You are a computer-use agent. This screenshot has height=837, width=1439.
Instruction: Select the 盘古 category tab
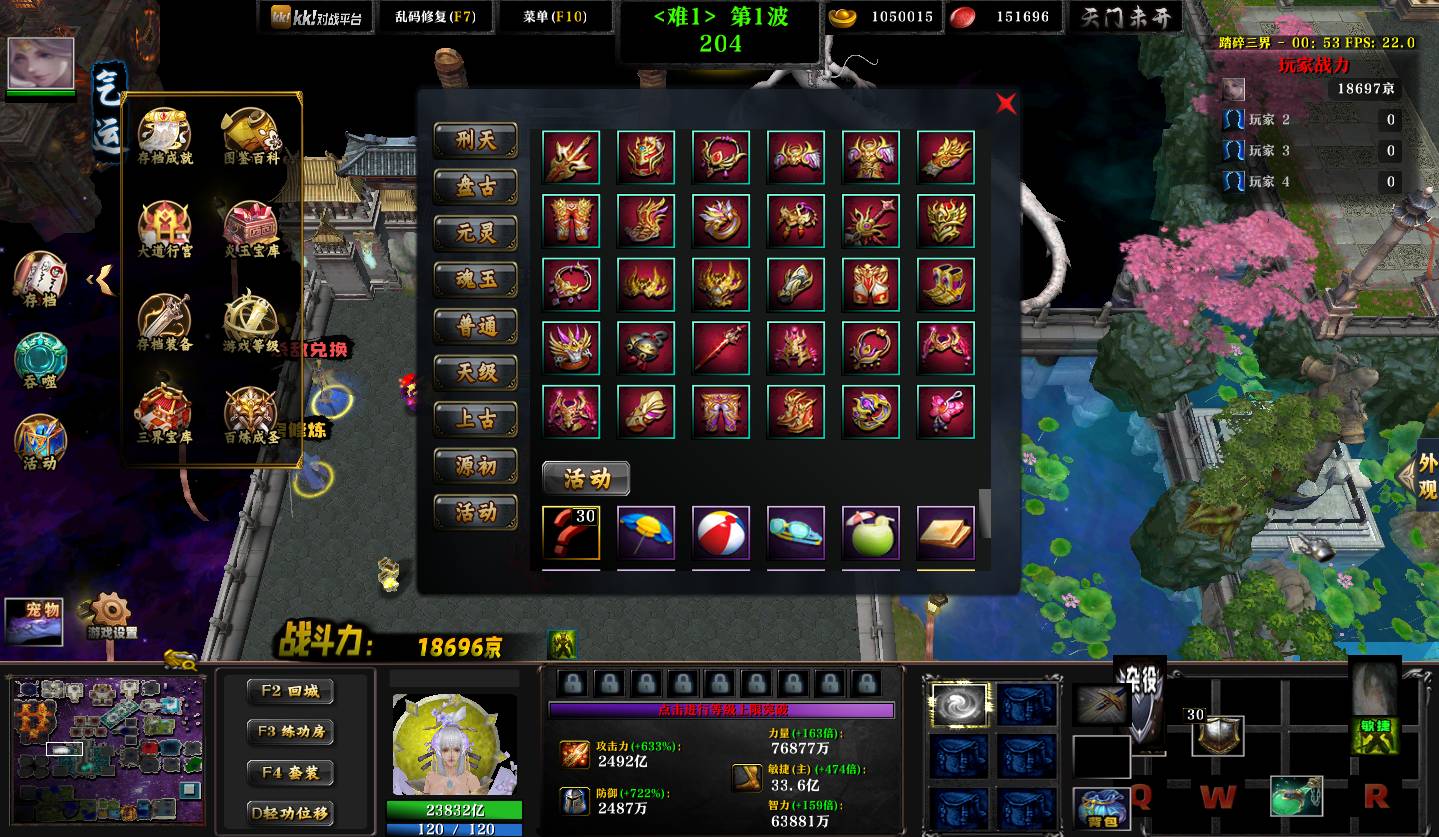tap(475, 187)
